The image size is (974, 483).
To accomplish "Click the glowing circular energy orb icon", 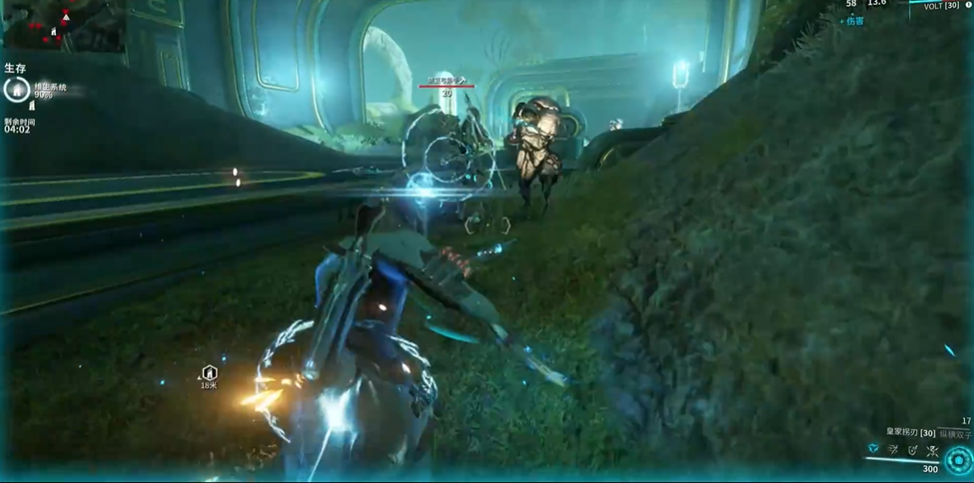I will 958,460.
